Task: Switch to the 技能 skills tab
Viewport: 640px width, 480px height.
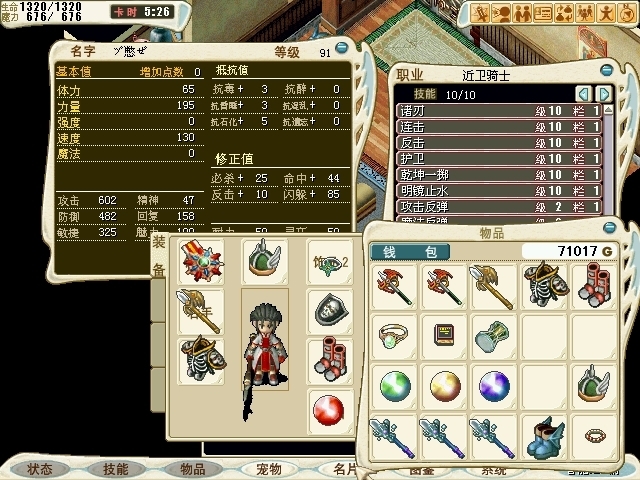Action: pyautogui.click(x=108, y=468)
